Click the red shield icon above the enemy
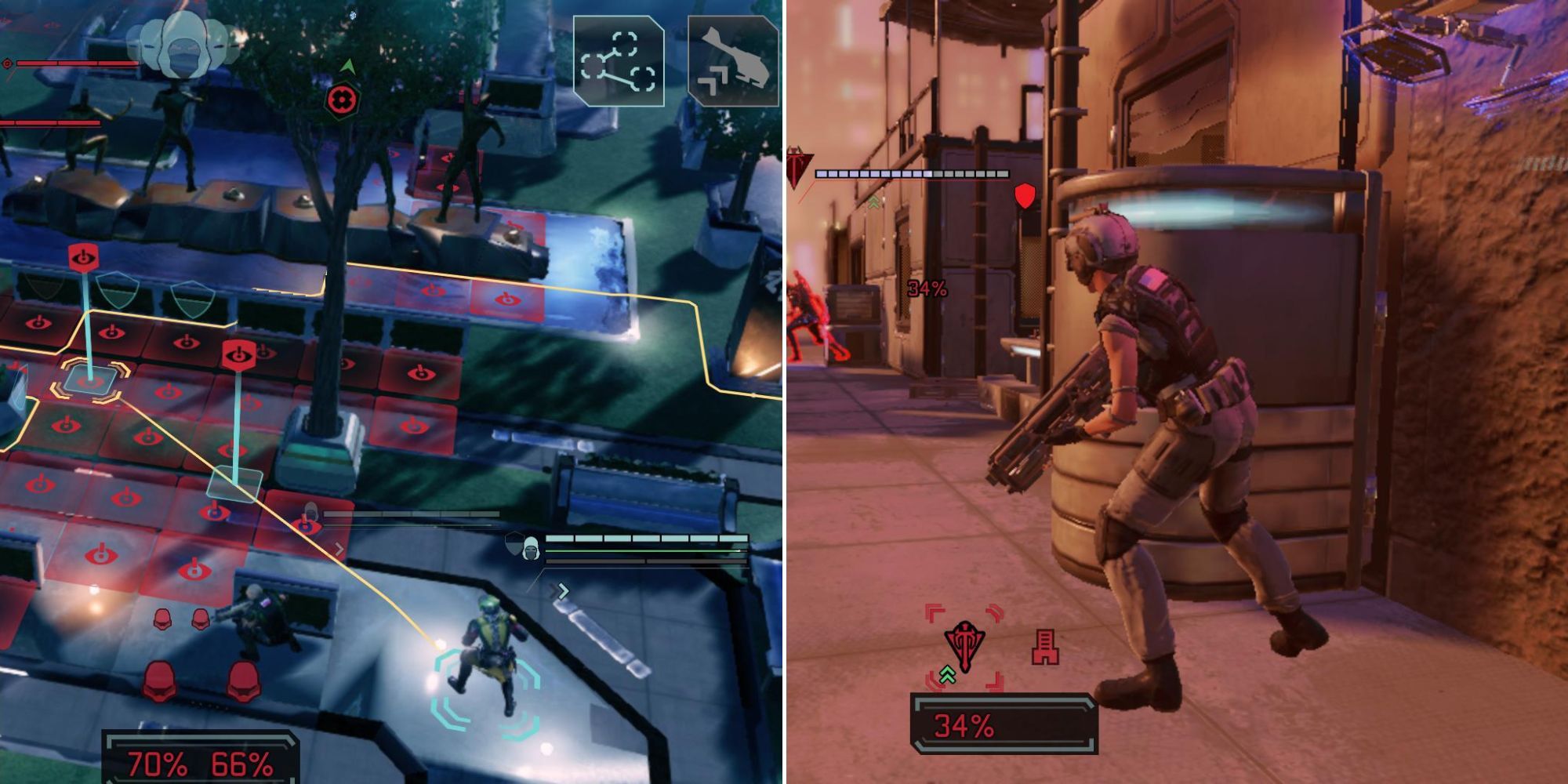The height and width of the screenshot is (784, 1568). click(x=1025, y=196)
